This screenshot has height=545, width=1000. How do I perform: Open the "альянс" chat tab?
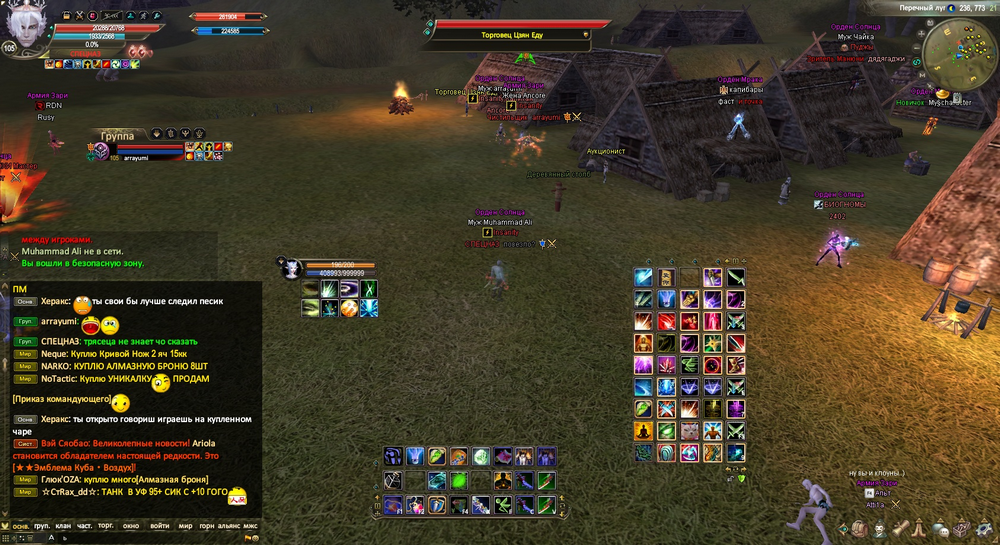click(229, 525)
